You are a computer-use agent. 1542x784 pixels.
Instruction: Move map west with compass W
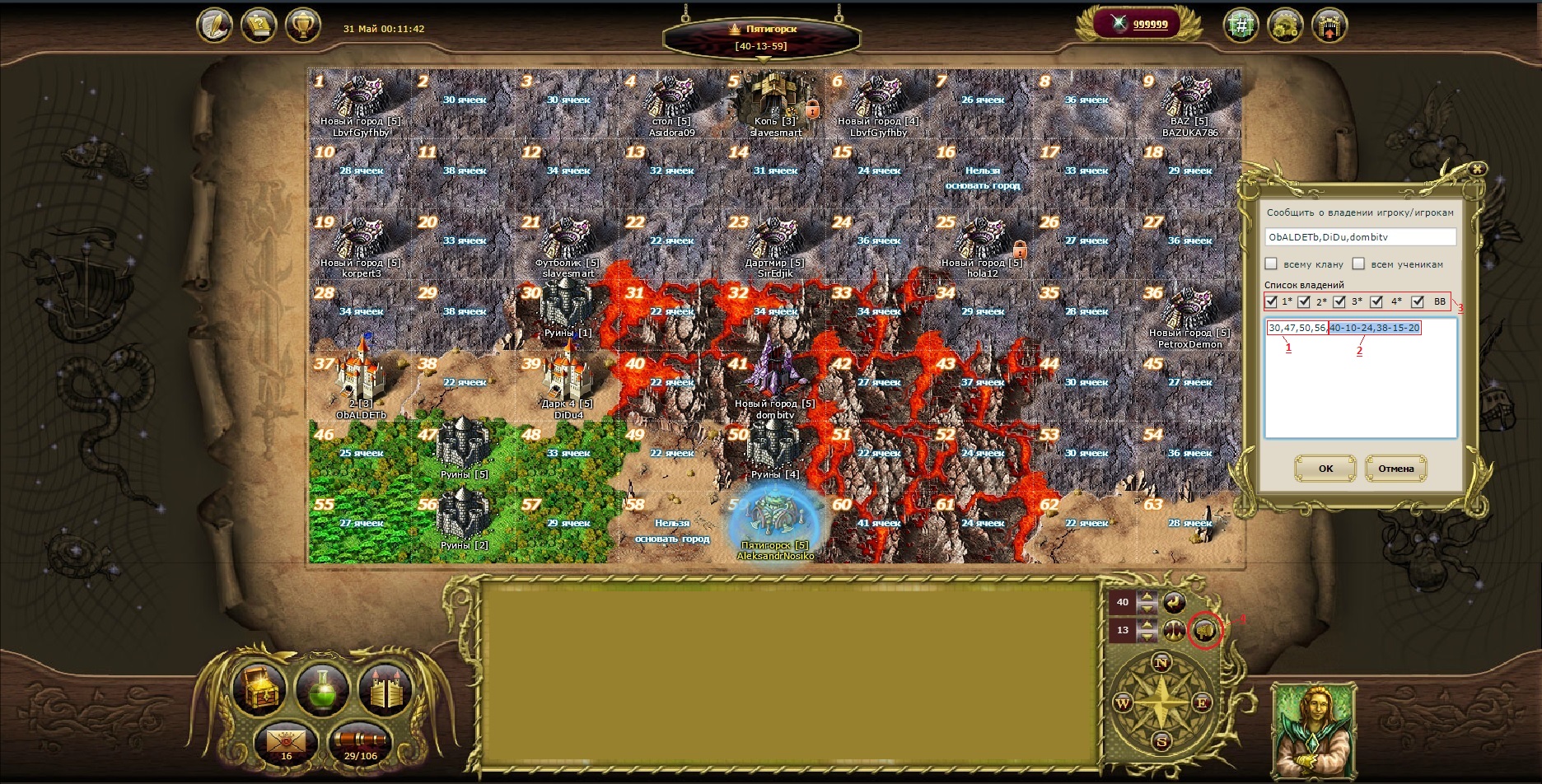[1123, 702]
